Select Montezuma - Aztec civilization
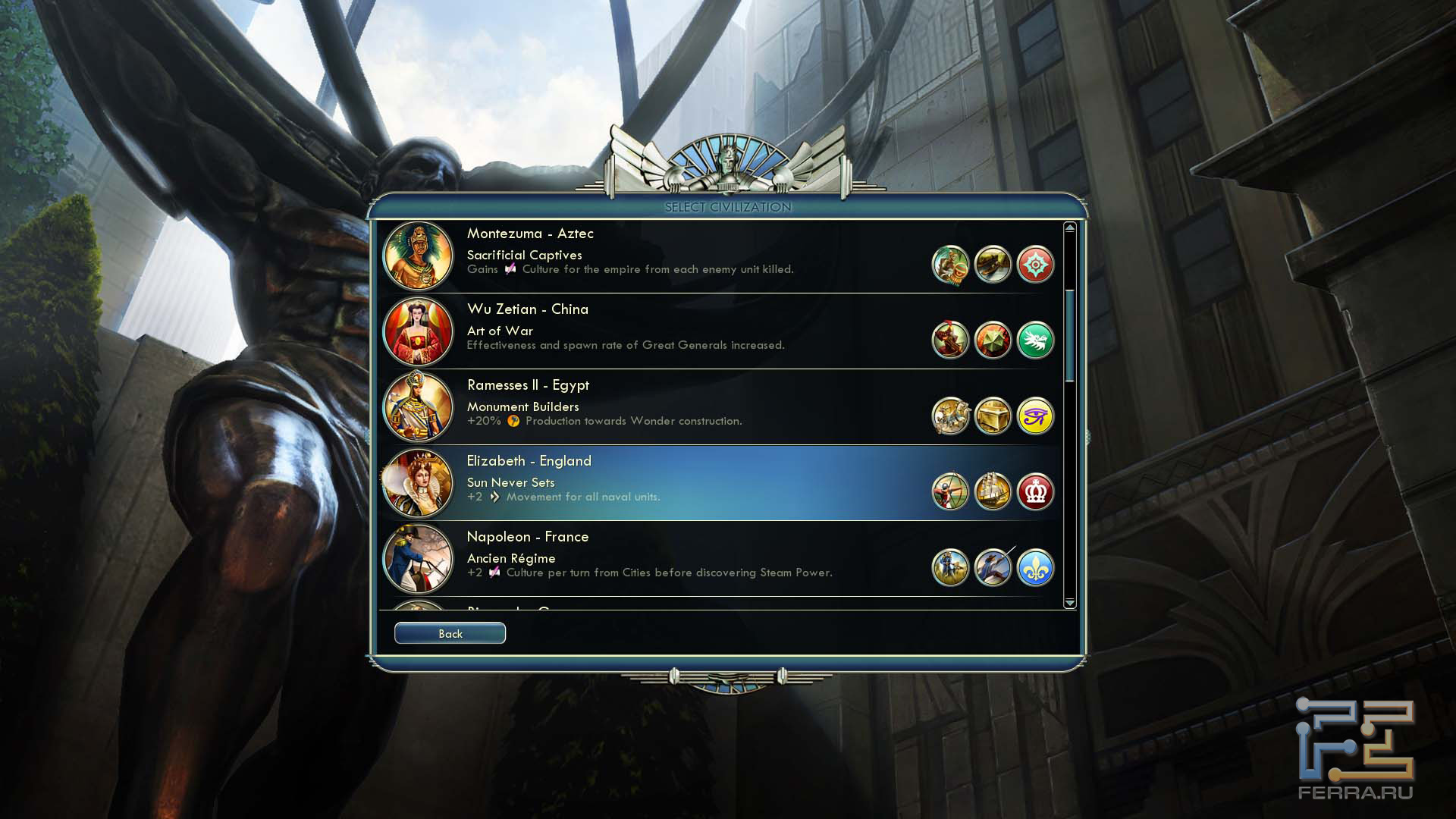 682,256
